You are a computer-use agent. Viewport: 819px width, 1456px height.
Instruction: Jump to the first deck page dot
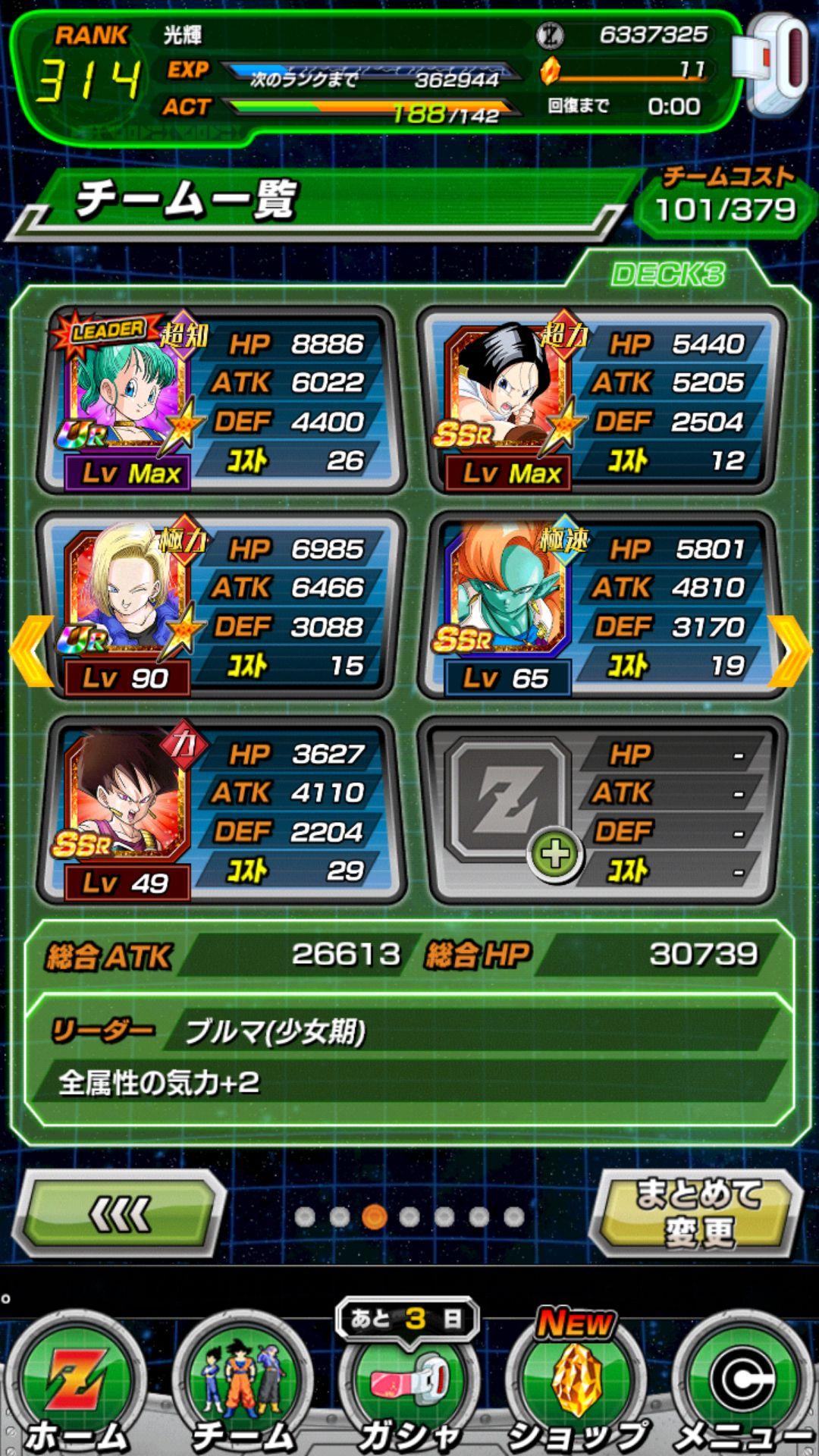coord(305,1217)
